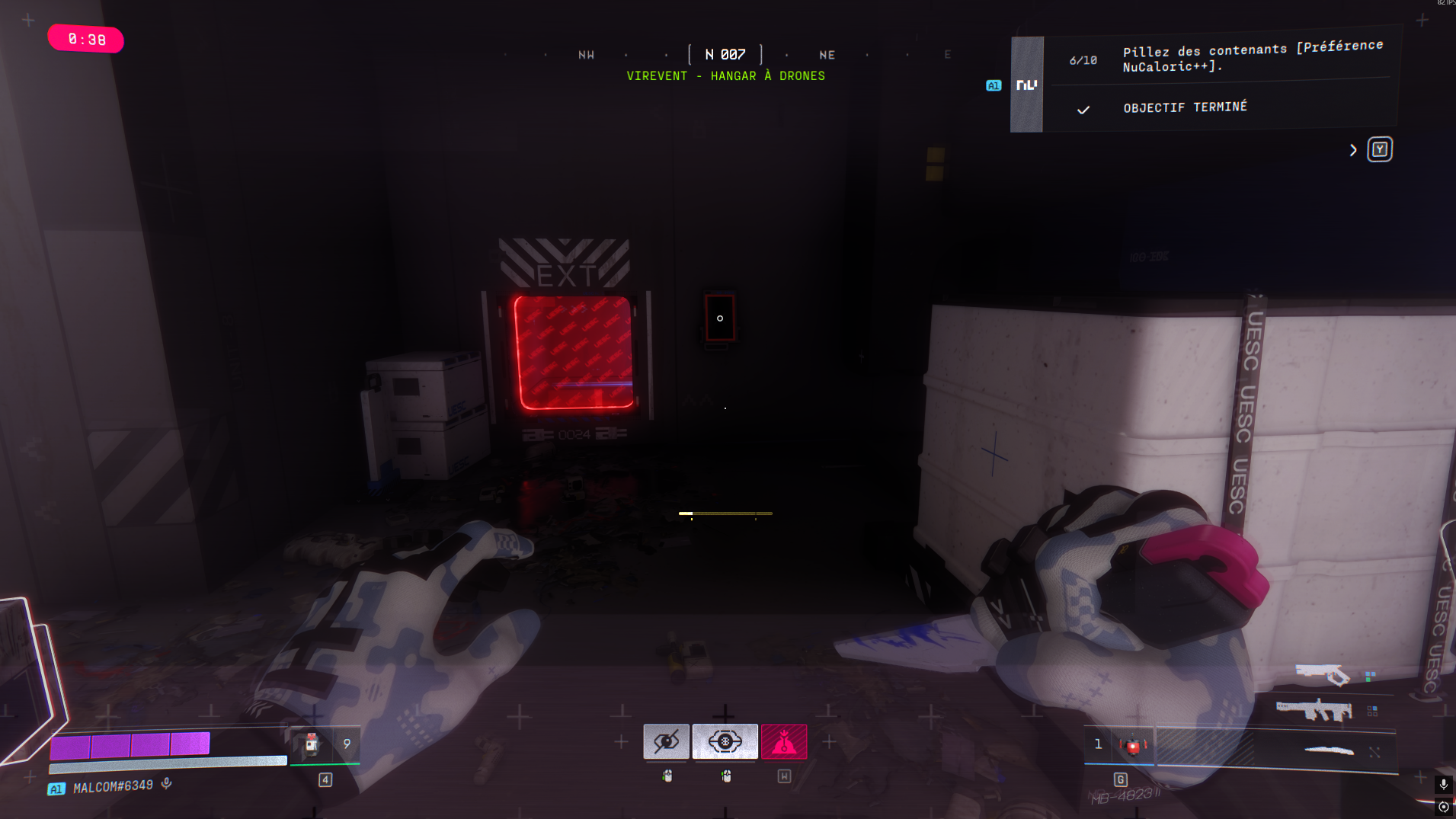Select the red drone grenade slot
The height and width of the screenshot is (819, 1456).
tap(1133, 745)
